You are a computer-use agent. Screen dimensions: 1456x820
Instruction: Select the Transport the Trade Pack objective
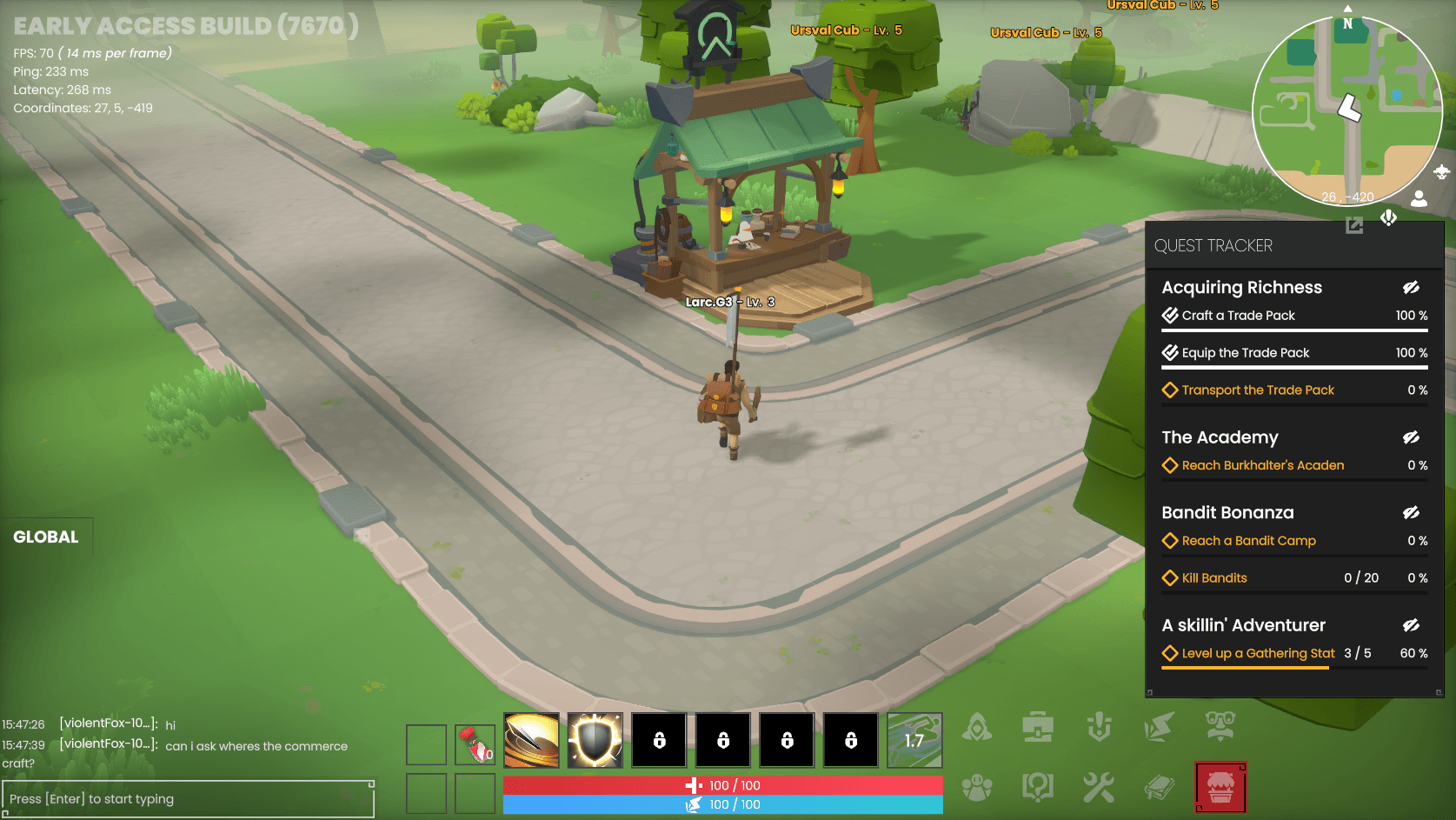pos(1257,390)
